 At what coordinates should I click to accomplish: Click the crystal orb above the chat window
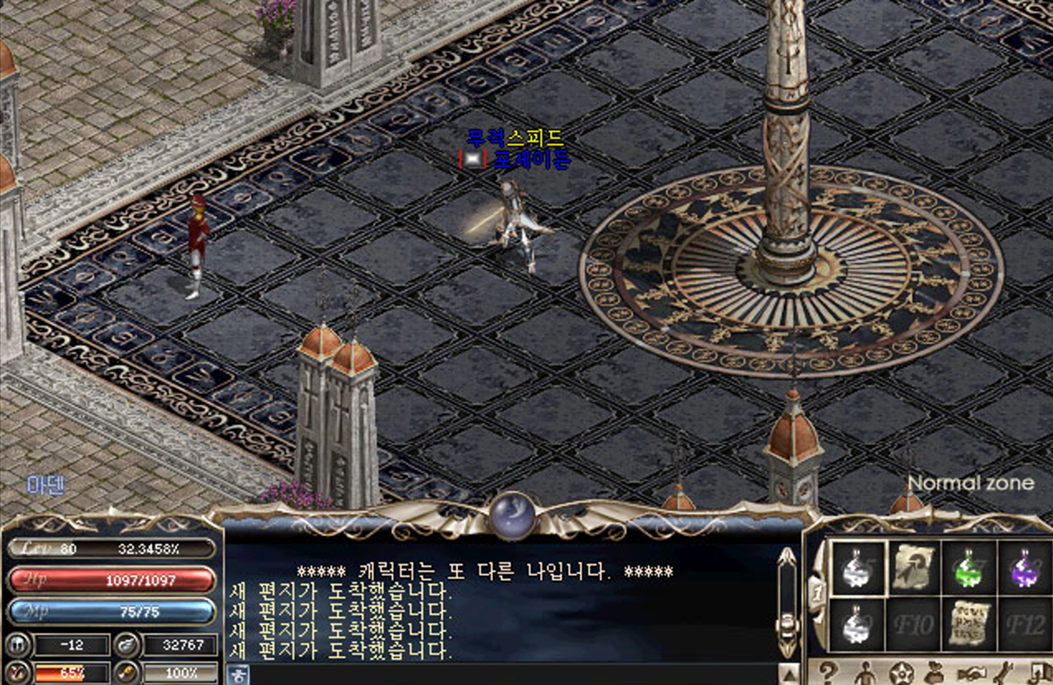click(x=514, y=516)
